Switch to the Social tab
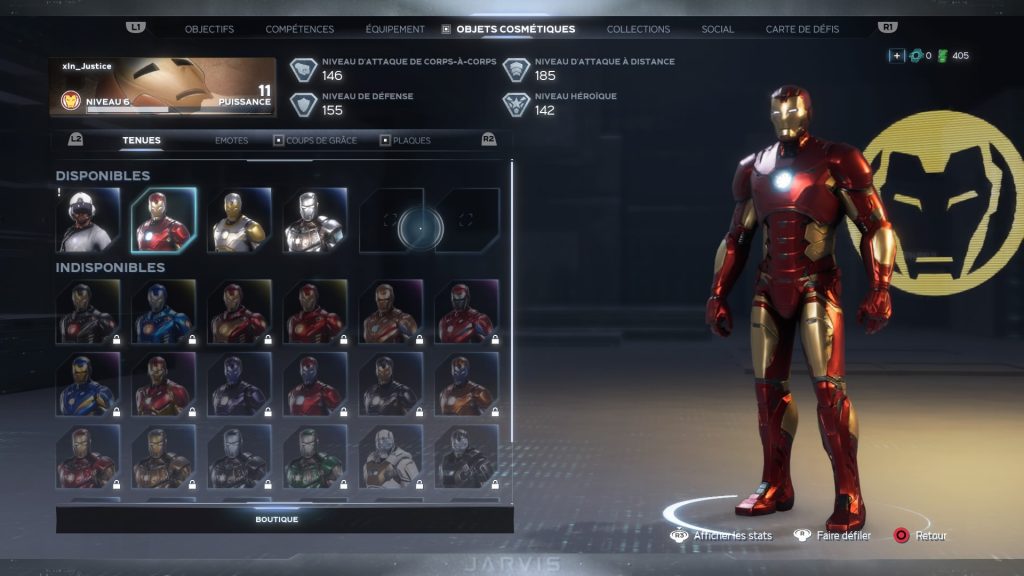The image size is (1024, 576). [x=717, y=29]
